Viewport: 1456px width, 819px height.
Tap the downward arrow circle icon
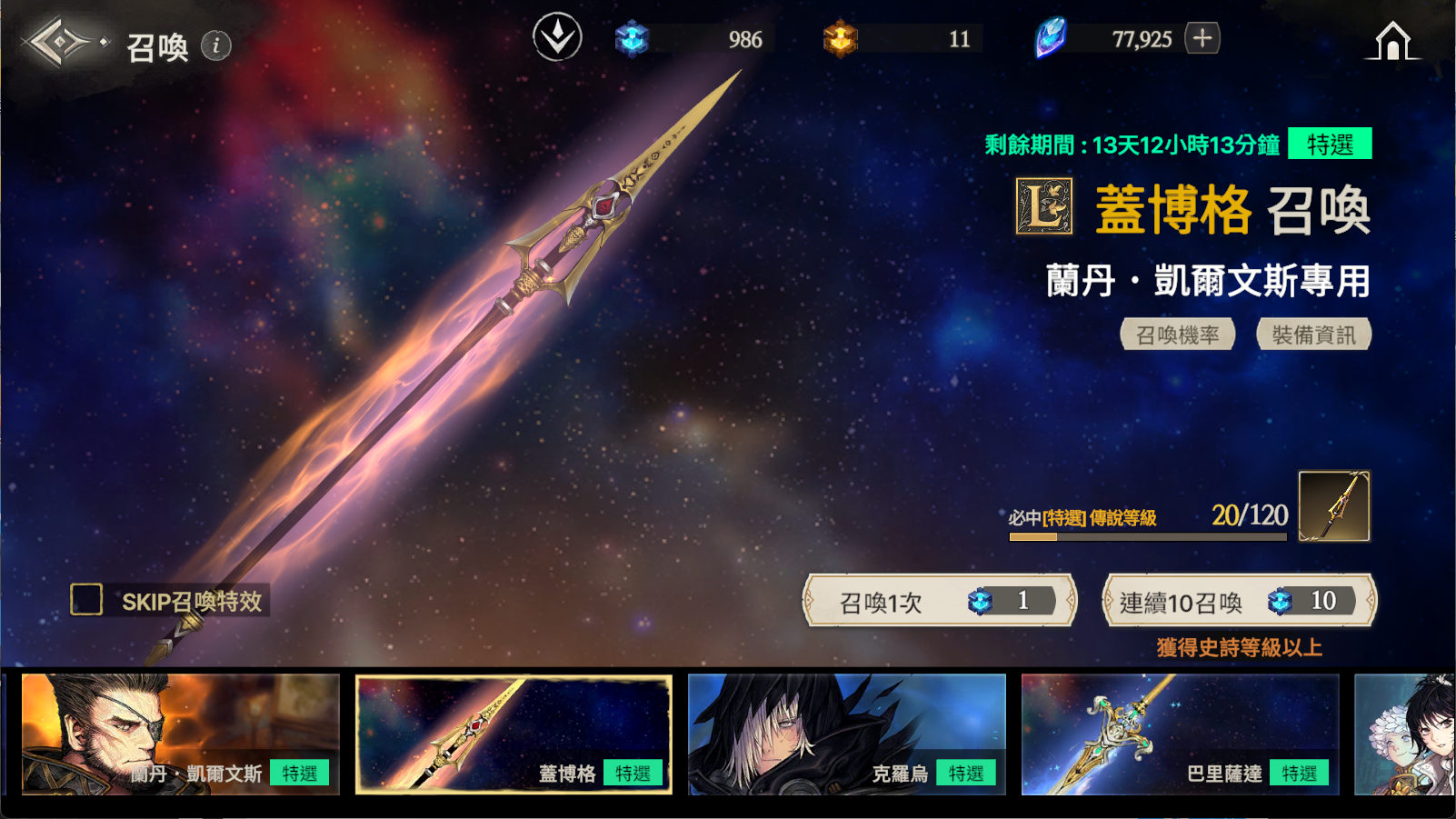(557, 37)
